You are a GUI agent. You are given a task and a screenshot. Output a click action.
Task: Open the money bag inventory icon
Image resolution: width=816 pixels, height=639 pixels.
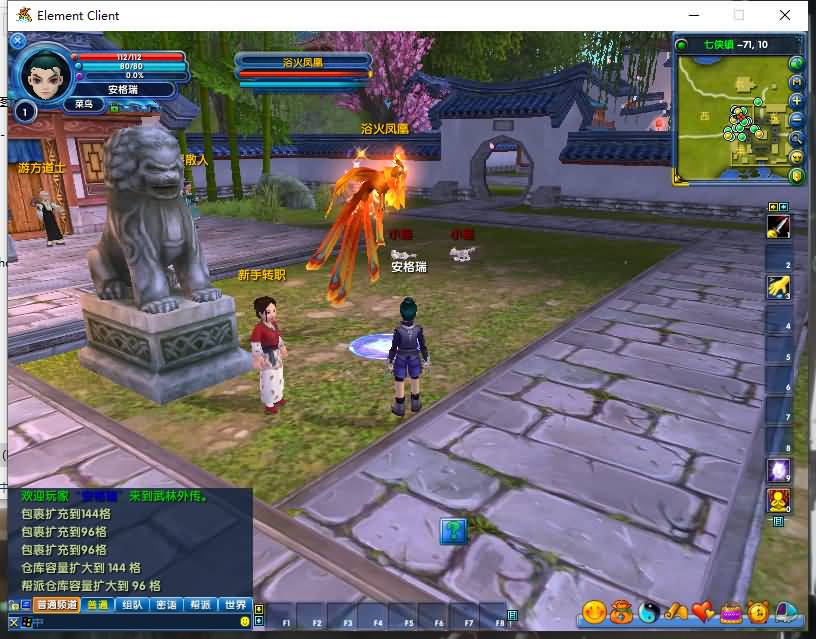(x=622, y=610)
